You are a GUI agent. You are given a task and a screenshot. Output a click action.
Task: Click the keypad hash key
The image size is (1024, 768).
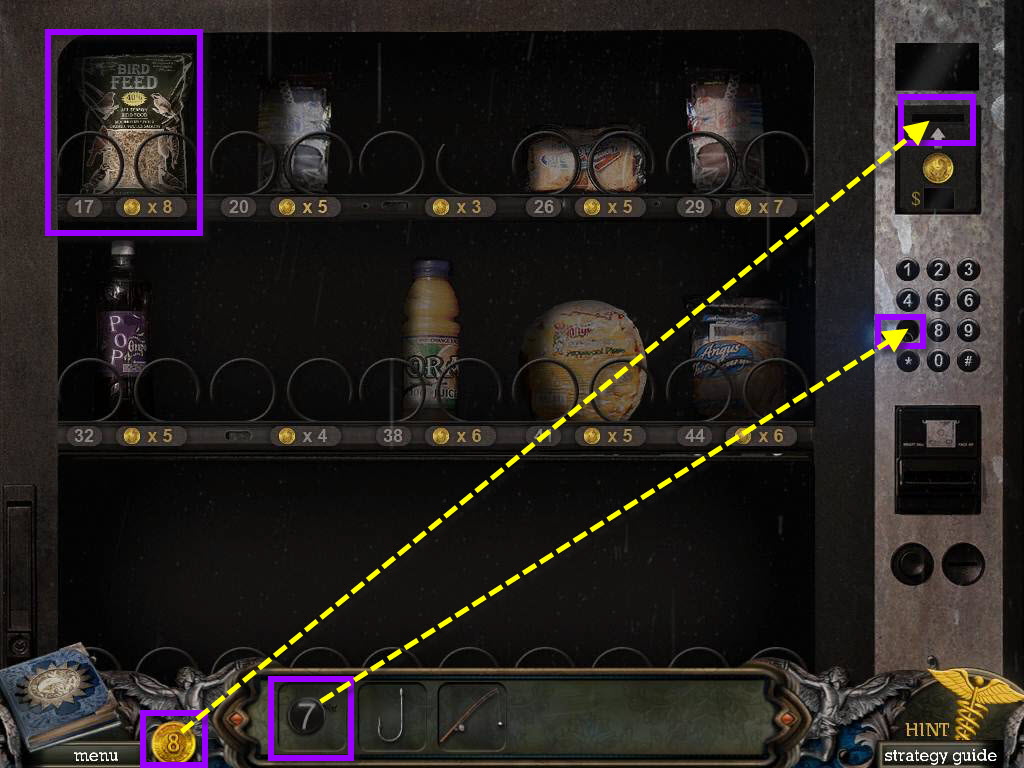pyautogui.click(x=968, y=361)
